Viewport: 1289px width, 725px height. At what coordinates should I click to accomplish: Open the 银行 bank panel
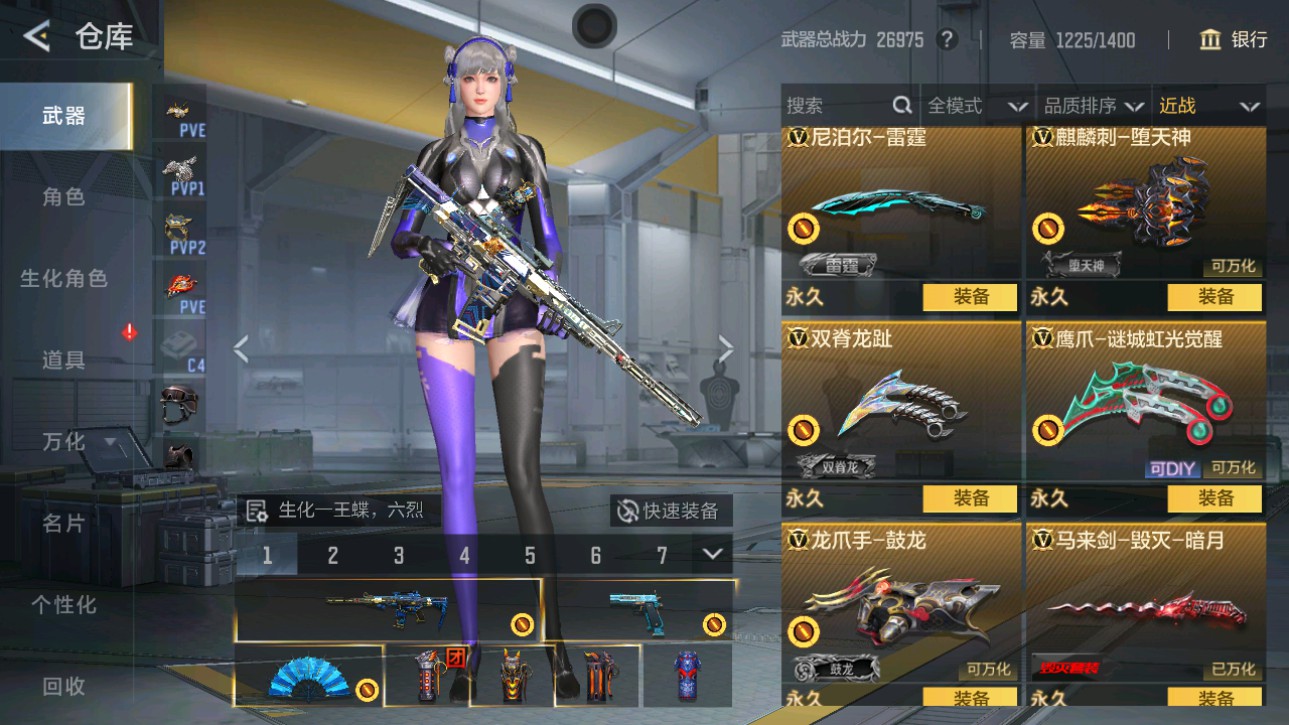(x=1230, y=40)
